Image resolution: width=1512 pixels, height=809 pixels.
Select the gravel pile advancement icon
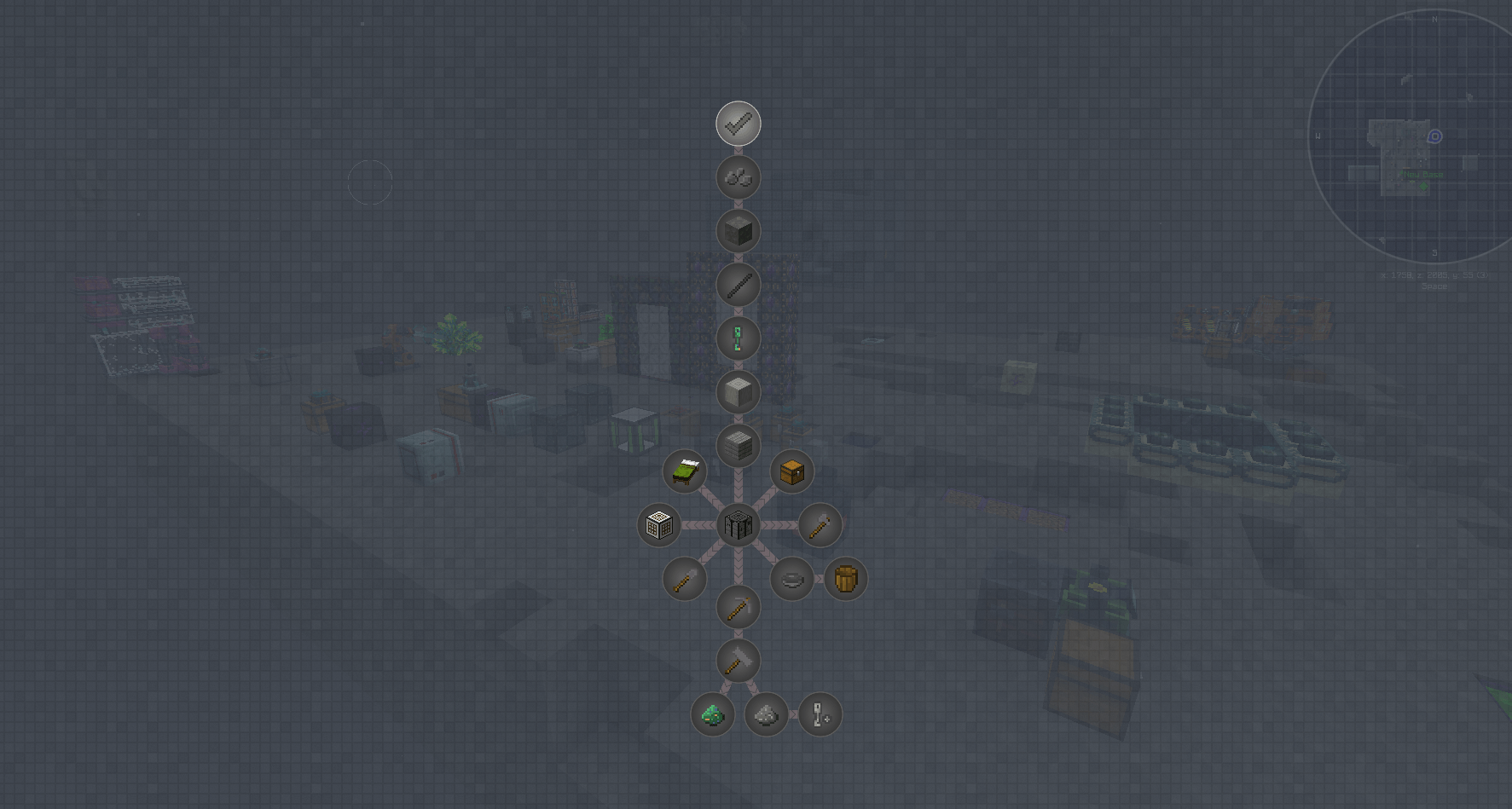coord(766,714)
